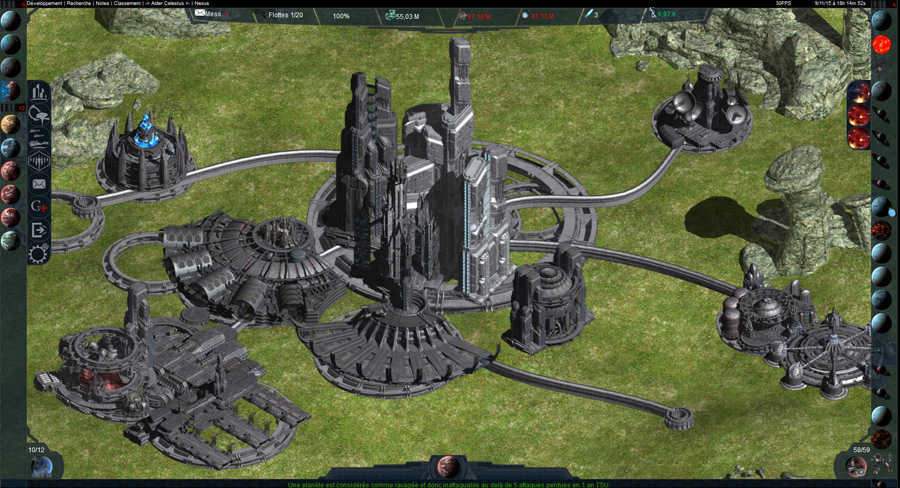Open the Mess. messages envelope in top bar
The width and height of the screenshot is (900, 488).
[x=209, y=16]
